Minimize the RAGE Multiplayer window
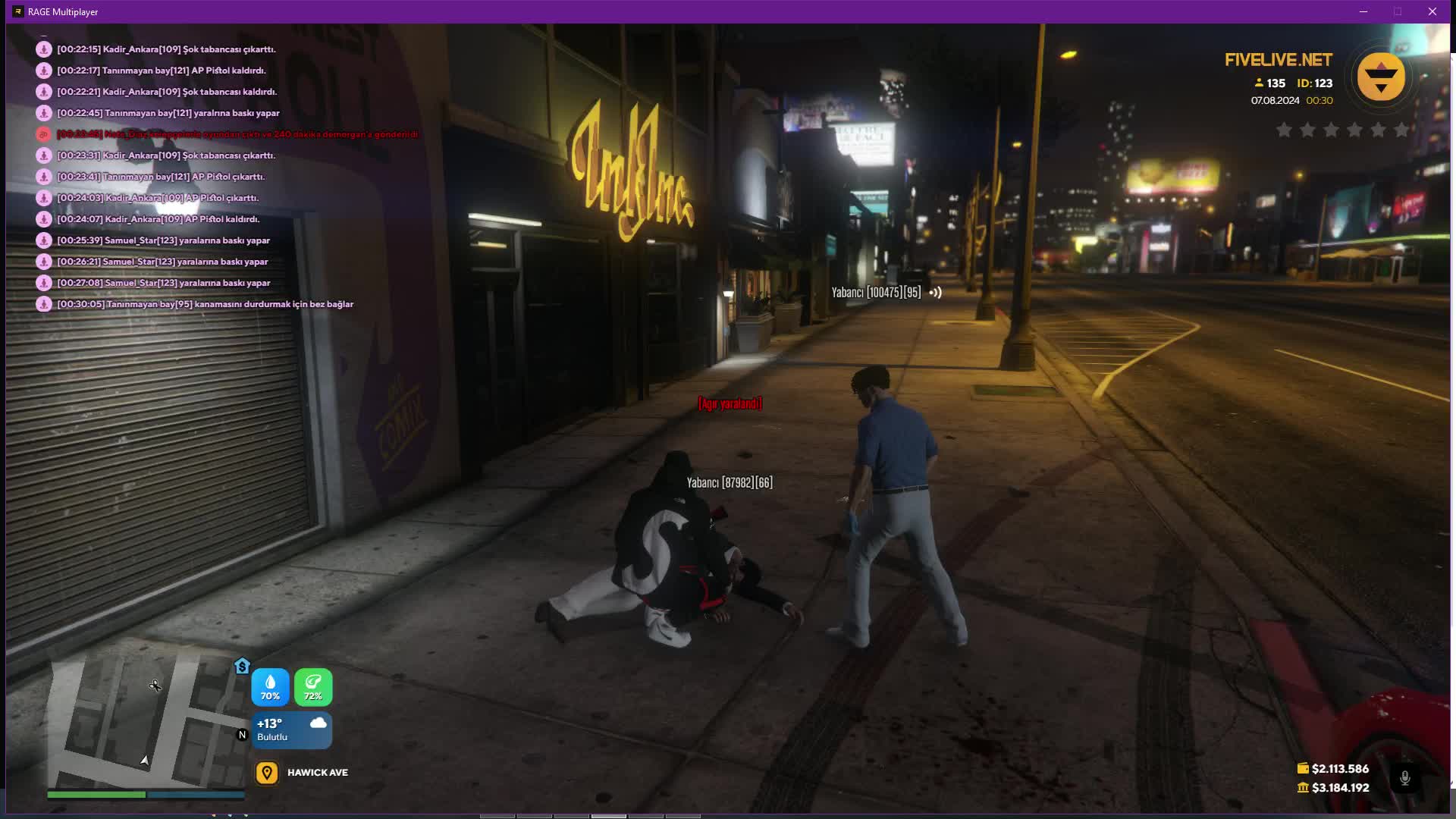The width and height of the screenshot is (1456, 819). (x=1363, y=11)
